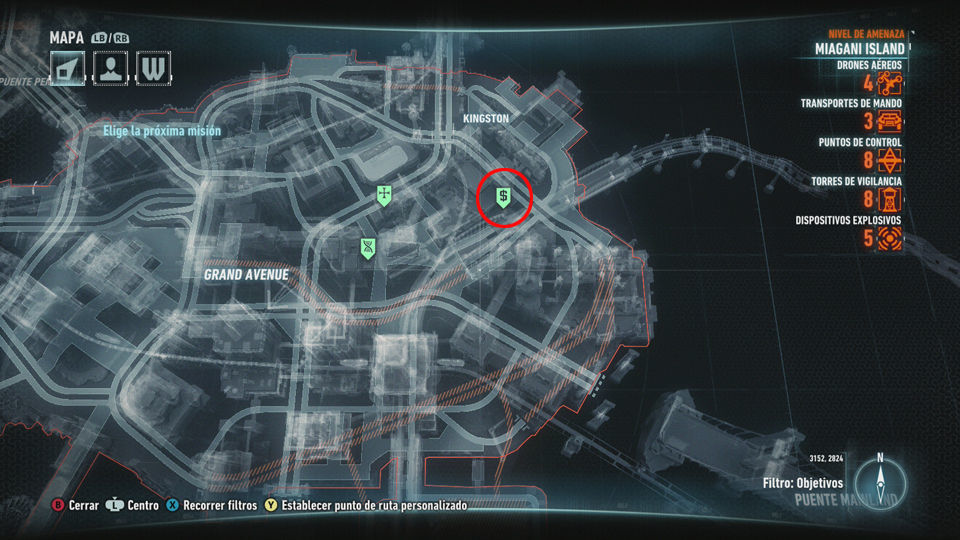This screenshot has height=540, width=960.
Task: Click the compass in the corner
Action: click(880, 482)
